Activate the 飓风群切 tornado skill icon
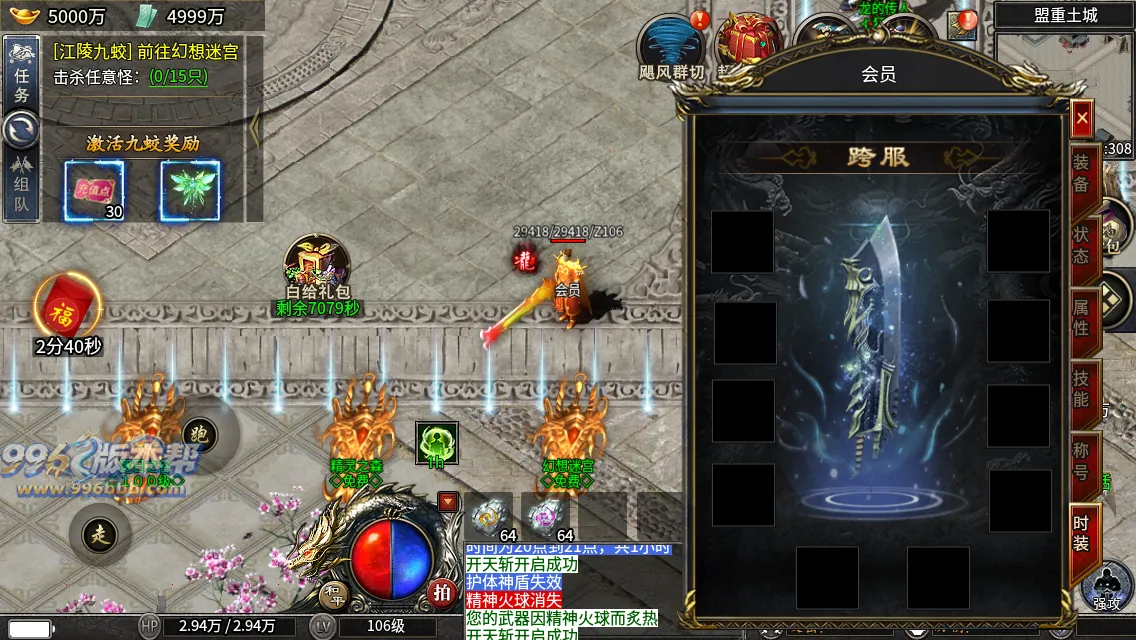Image resolution: width=1136 pixels, height=640 pixels. pyautogui.click(x=672, y=46)
